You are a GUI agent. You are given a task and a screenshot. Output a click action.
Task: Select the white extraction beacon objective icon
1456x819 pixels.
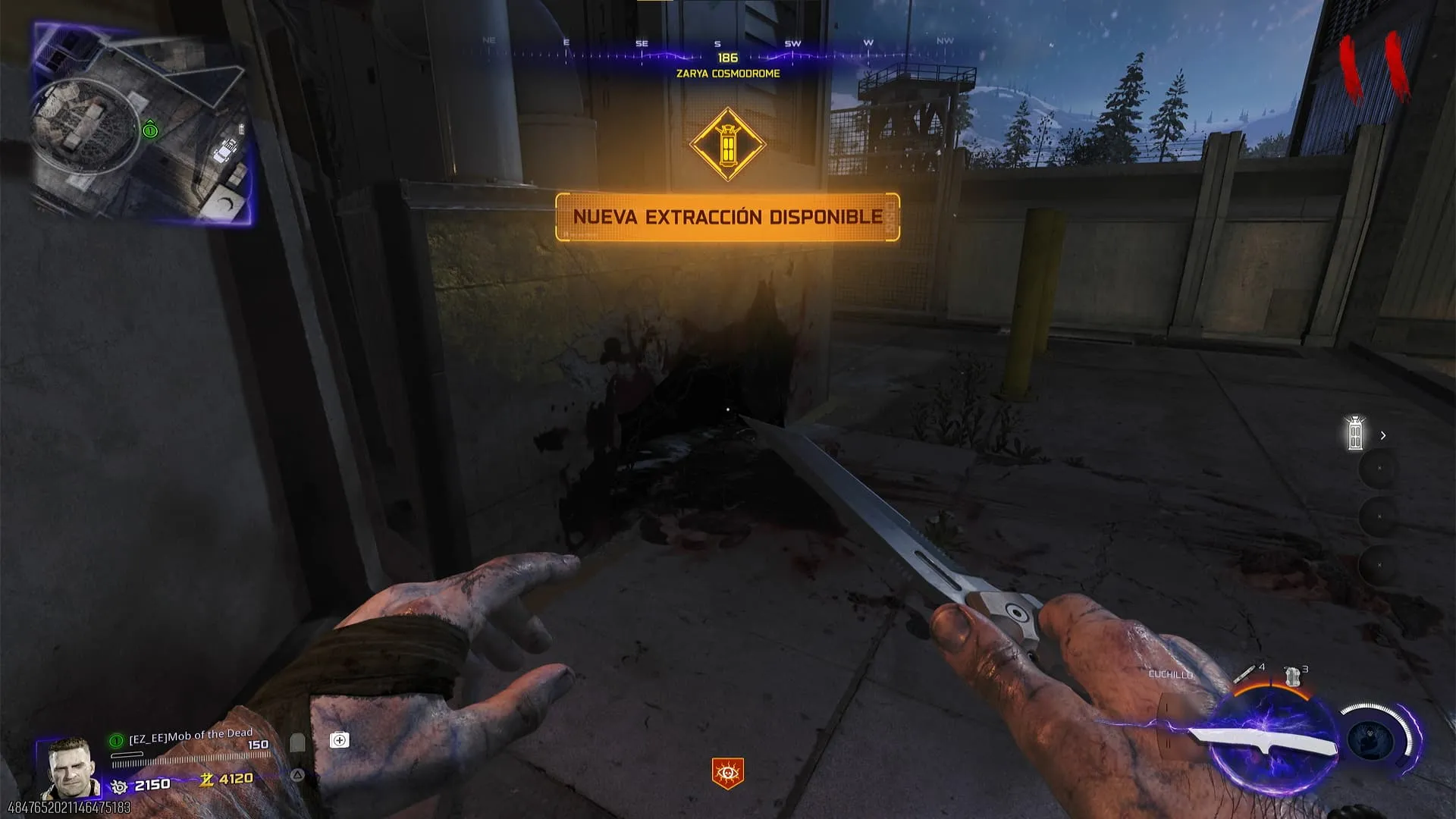pyautogui.click(x=1355, y=434)
